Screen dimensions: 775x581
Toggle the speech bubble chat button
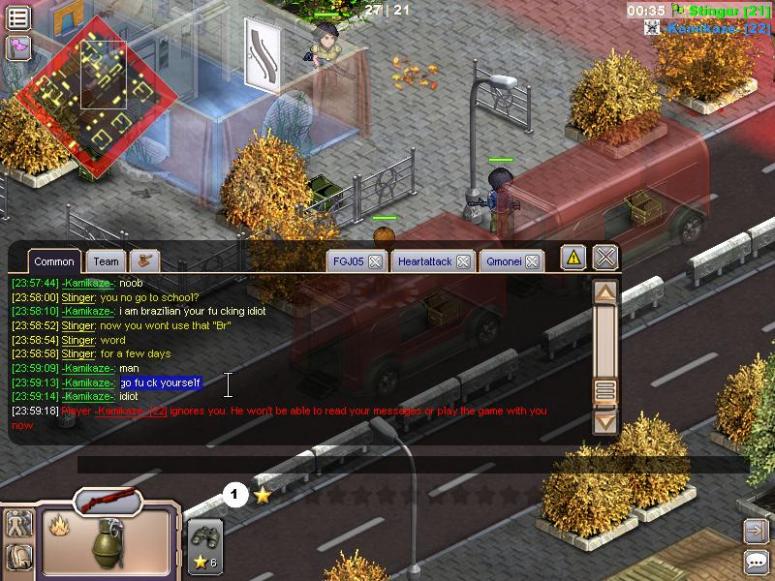(757, 561)
